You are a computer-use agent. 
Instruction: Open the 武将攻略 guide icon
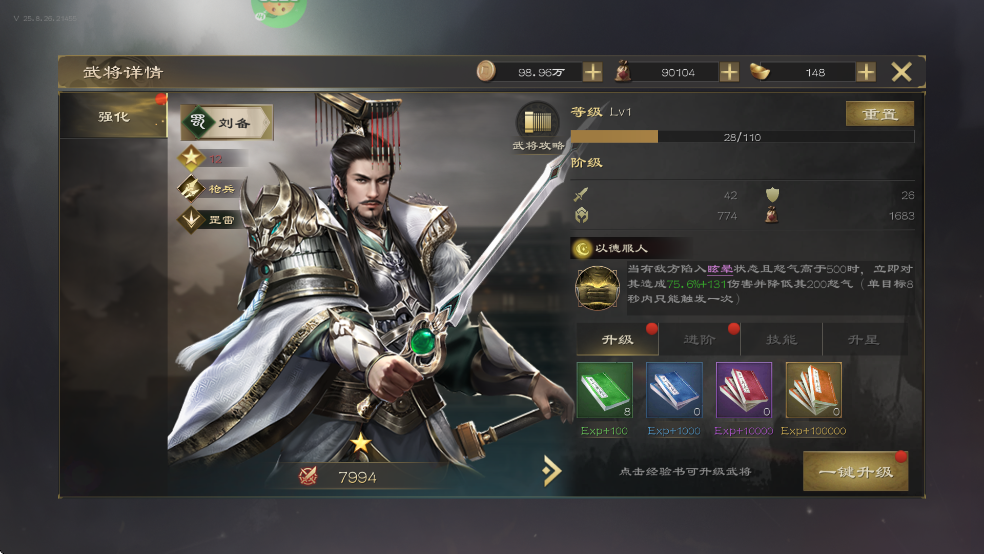pos(538,124)
